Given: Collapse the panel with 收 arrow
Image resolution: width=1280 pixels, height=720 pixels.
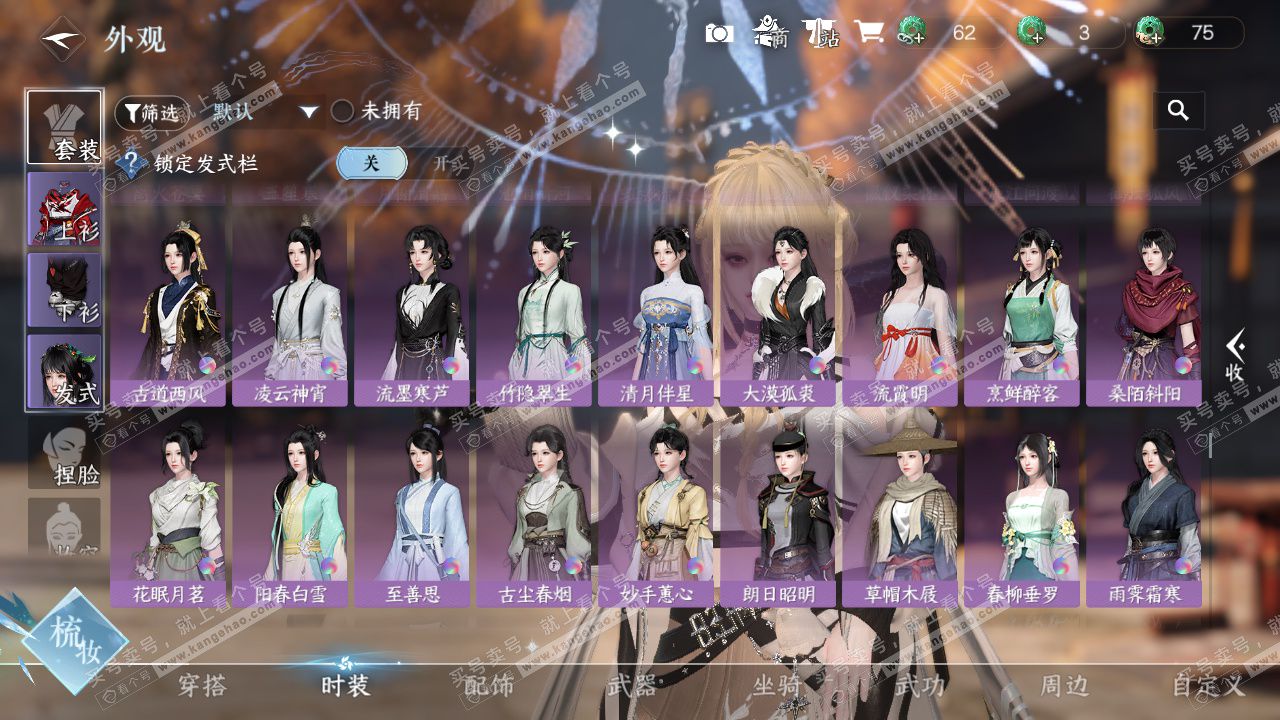Looking at the screenshot, I should point(1236,356).
